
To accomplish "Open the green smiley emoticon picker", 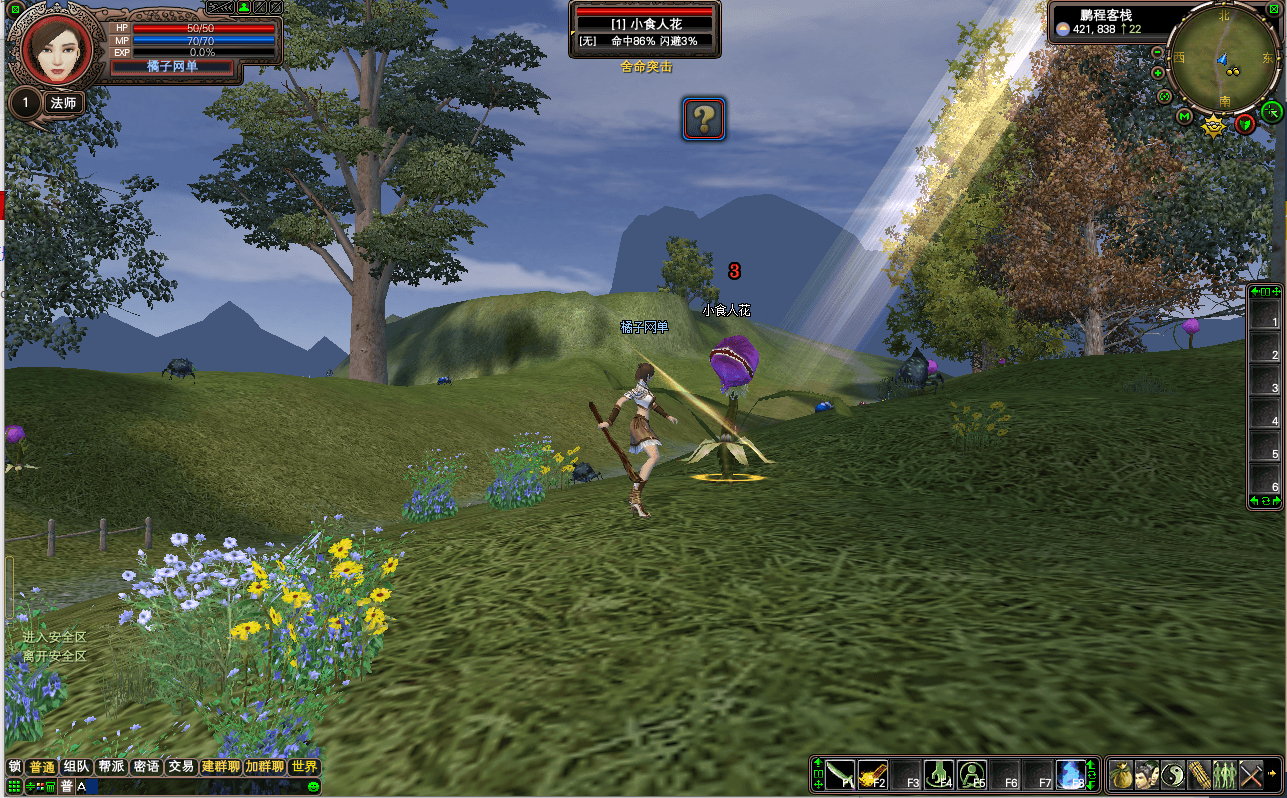I will [313, 787].
